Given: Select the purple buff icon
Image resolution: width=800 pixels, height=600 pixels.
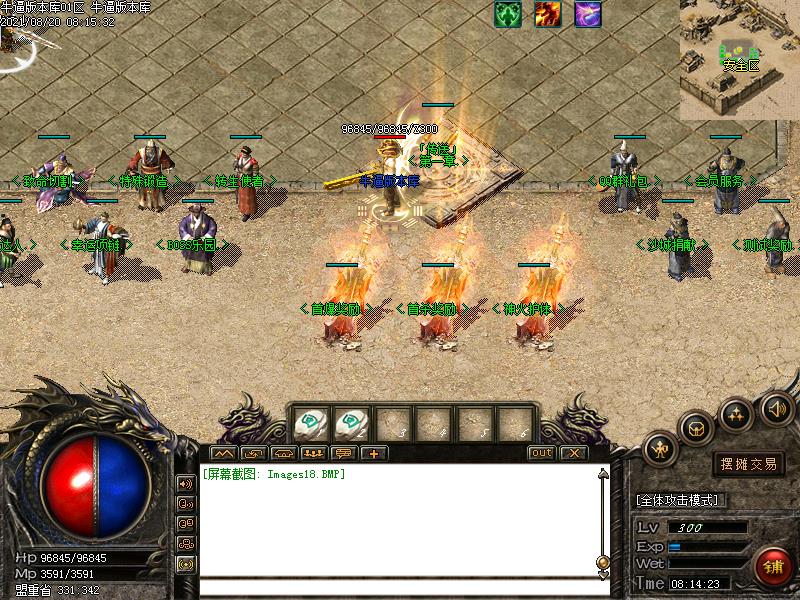Looking at the screenshot, I should [588, 14].
